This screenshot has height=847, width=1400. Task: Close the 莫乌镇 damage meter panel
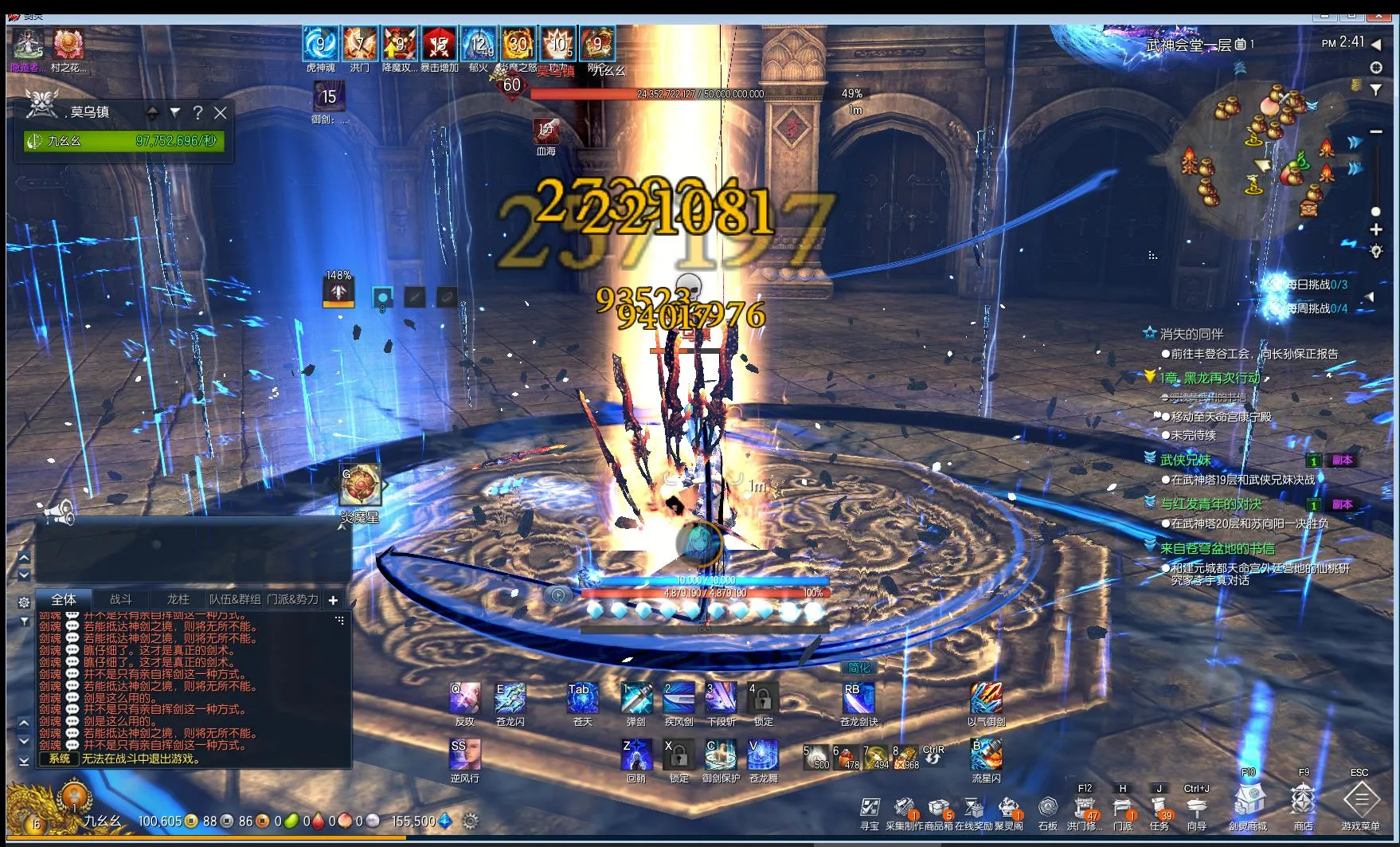pos(221,113)
